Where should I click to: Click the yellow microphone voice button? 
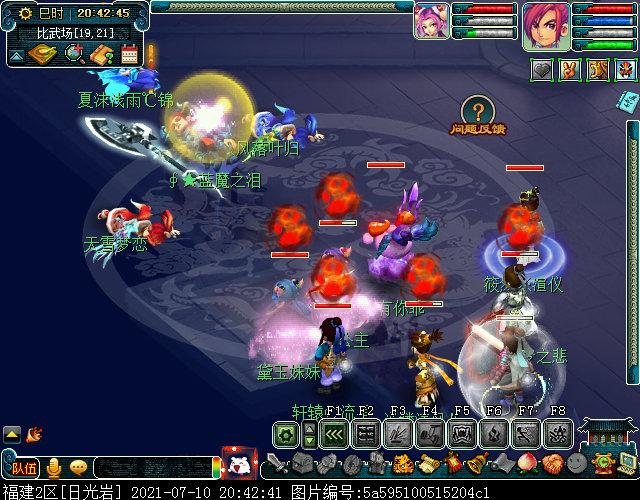53,467
